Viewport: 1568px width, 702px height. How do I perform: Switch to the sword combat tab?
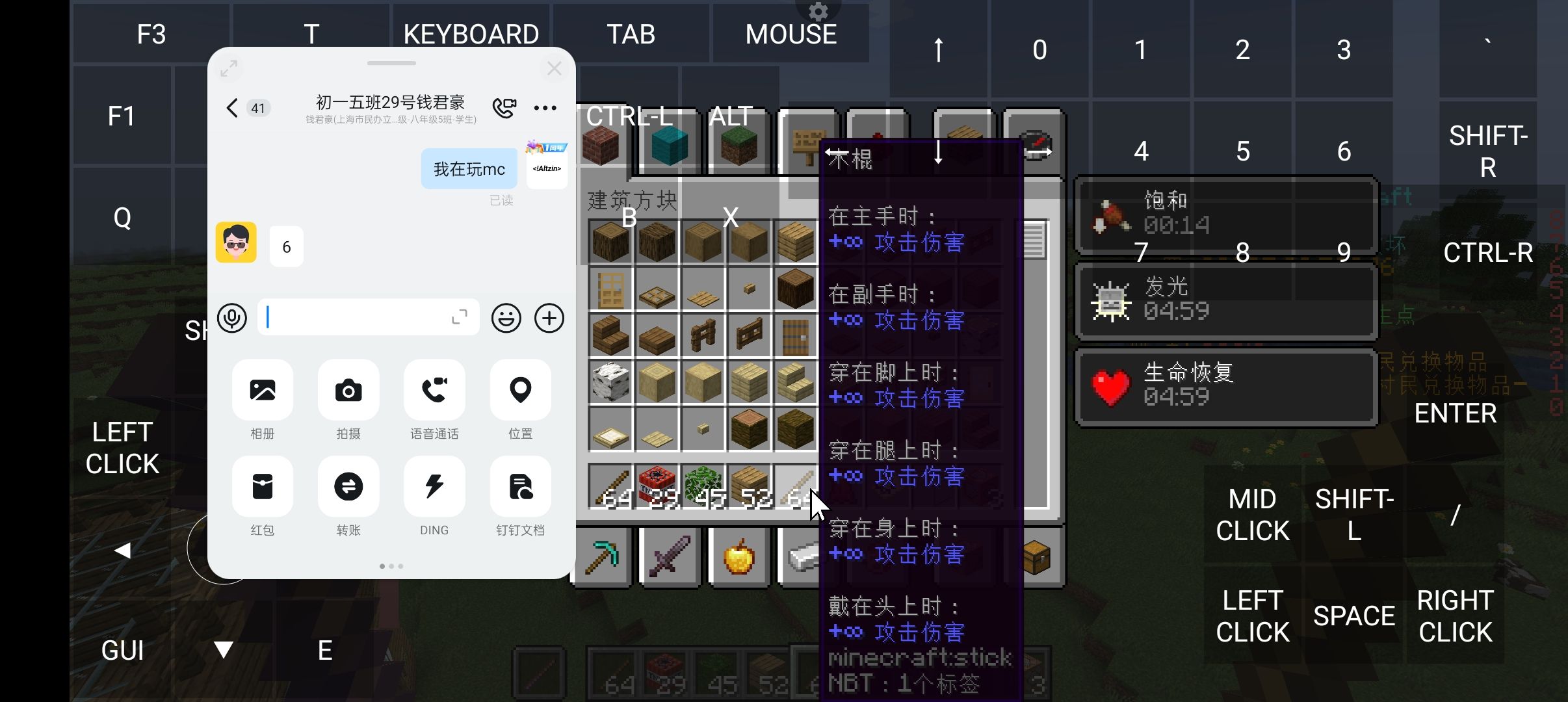point(670,557)
